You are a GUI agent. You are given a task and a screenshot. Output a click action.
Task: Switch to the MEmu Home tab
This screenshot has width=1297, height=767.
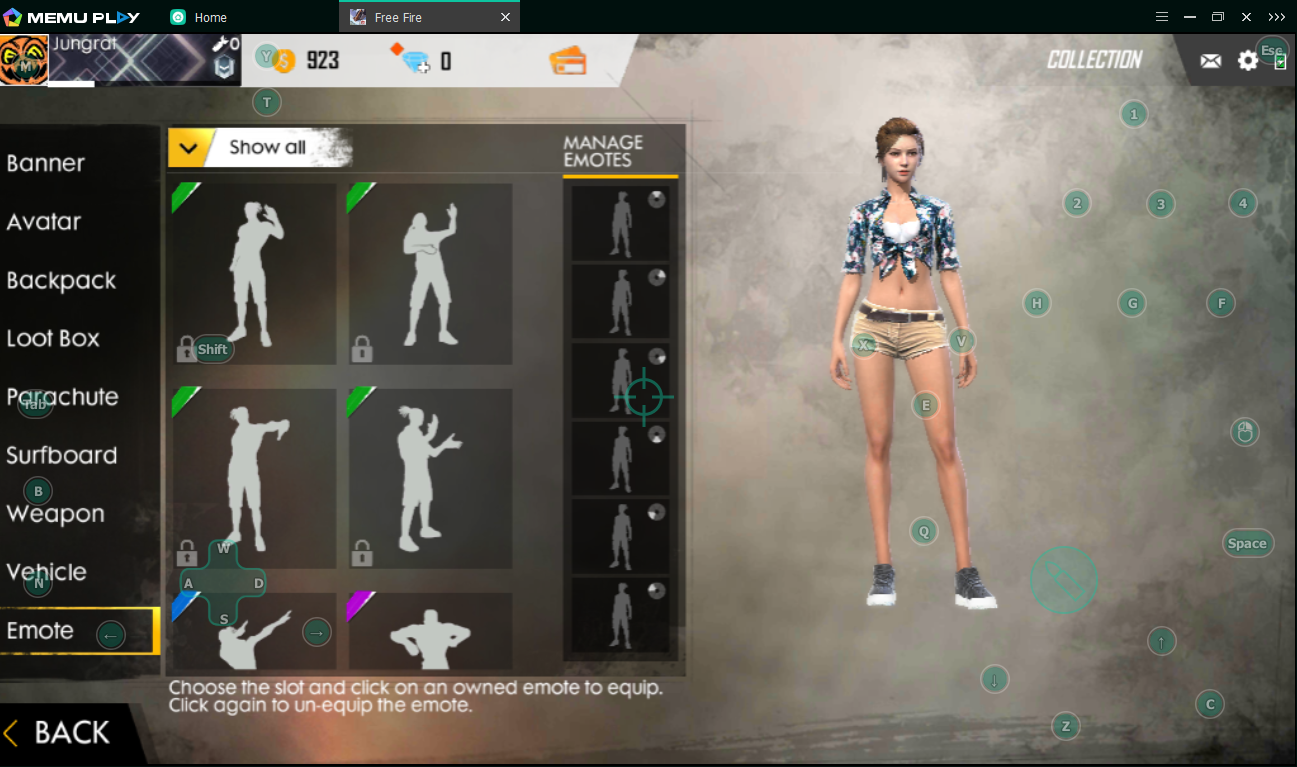pos(210,17)
